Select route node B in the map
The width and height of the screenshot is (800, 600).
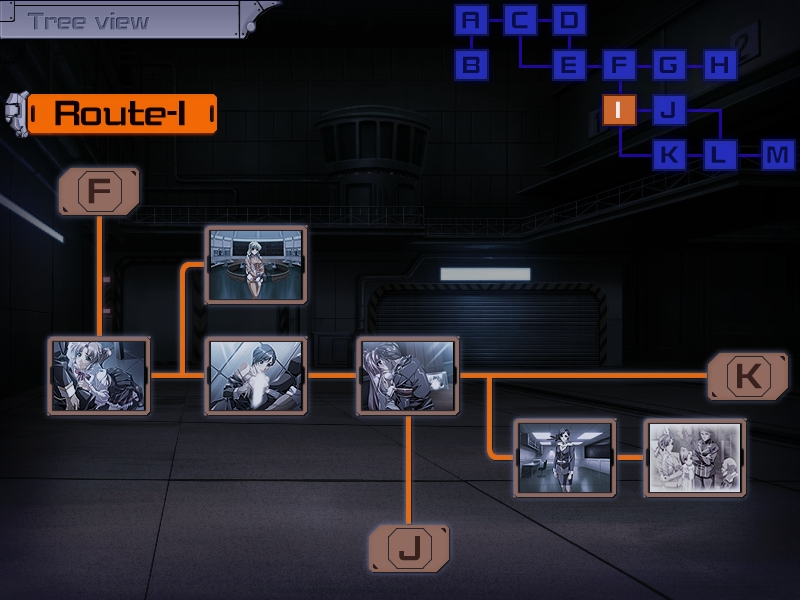[x=472, y=66]
